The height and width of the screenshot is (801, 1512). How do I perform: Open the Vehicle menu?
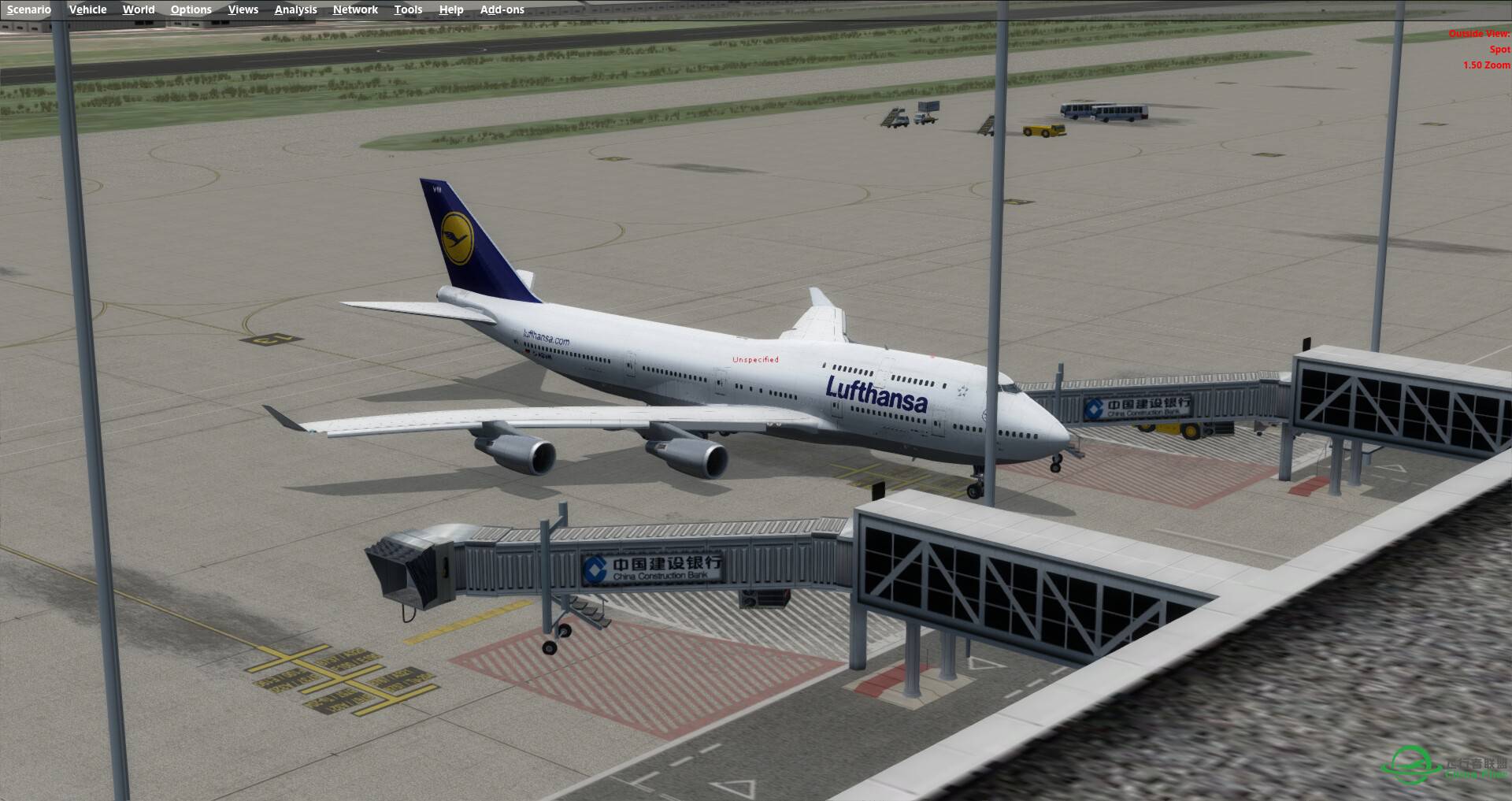point(87,9)
